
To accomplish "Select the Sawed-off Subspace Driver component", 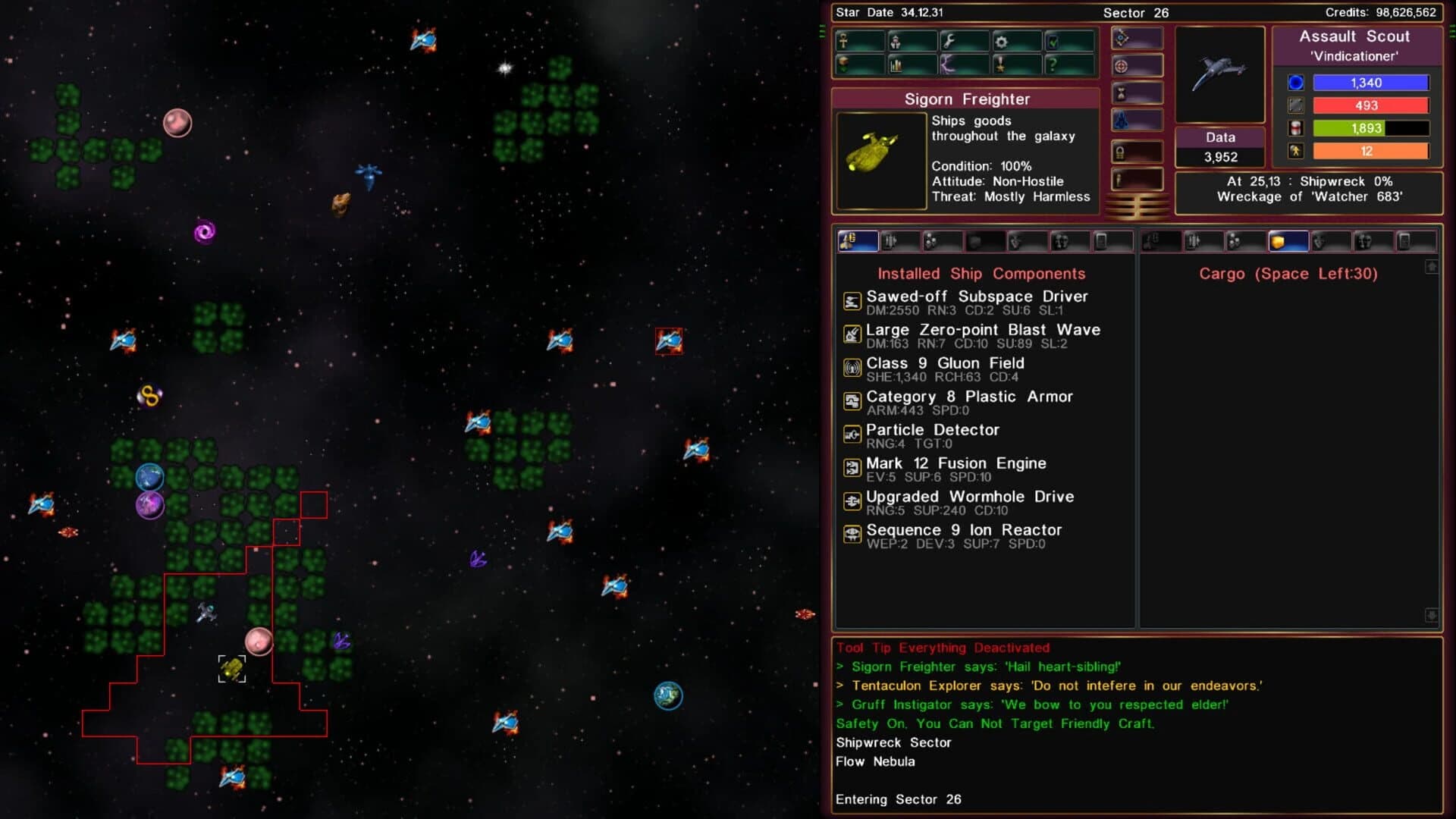I will (977, 297).
